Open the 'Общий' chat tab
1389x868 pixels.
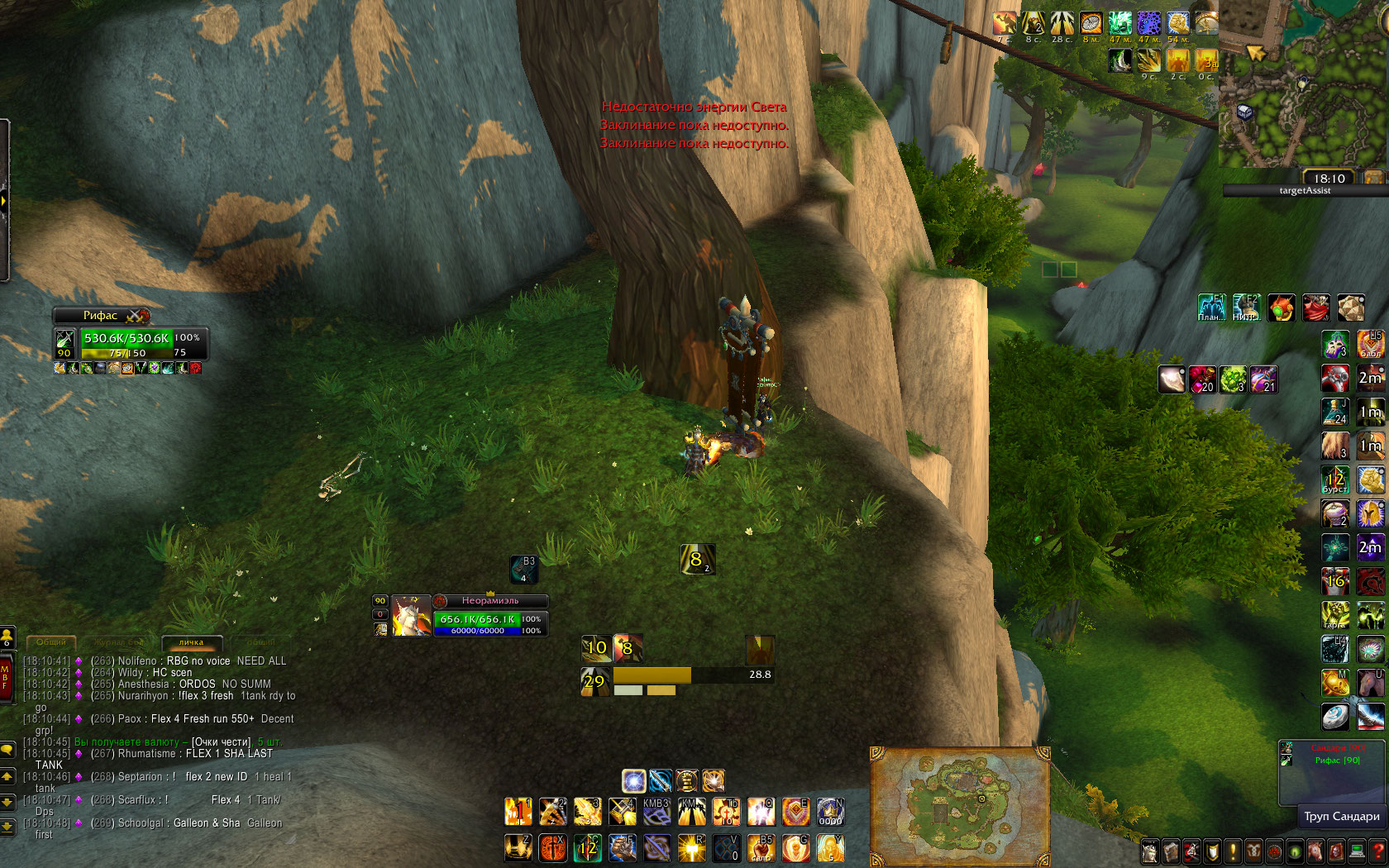tap(51, 642)
